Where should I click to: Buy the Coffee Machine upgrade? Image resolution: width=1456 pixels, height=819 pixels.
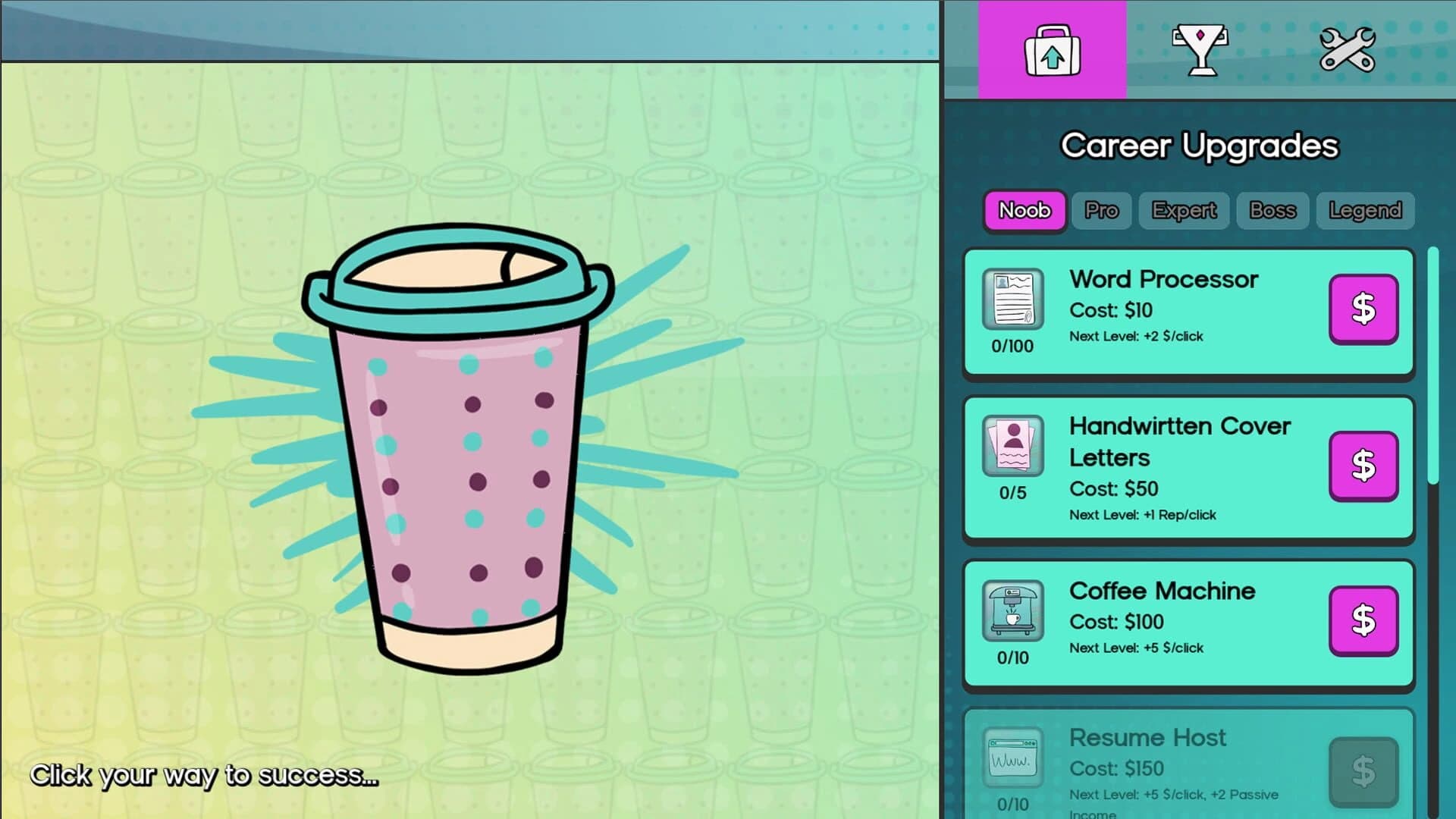click(1363, 620)
